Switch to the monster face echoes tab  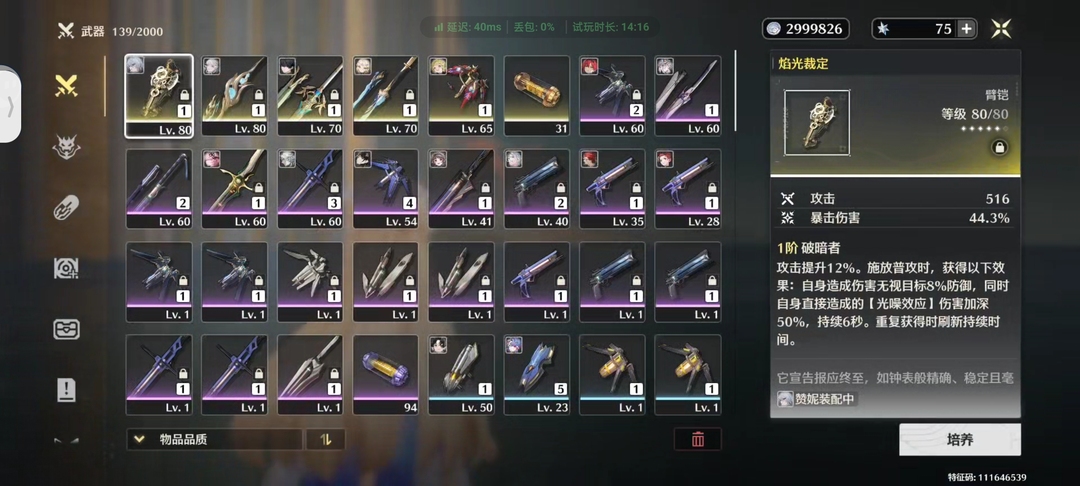coord(67,147)
